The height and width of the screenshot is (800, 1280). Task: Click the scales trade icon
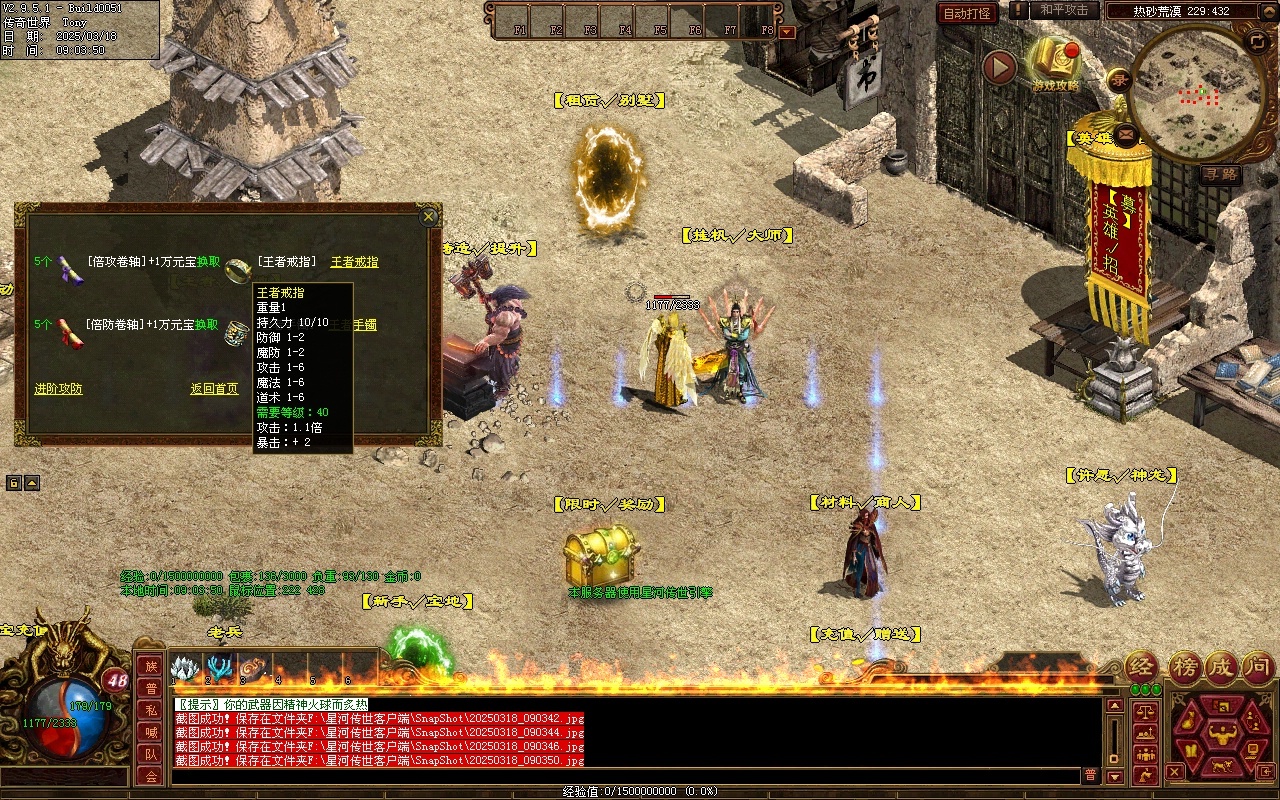pyautogui.click(x=1144, y=711)
